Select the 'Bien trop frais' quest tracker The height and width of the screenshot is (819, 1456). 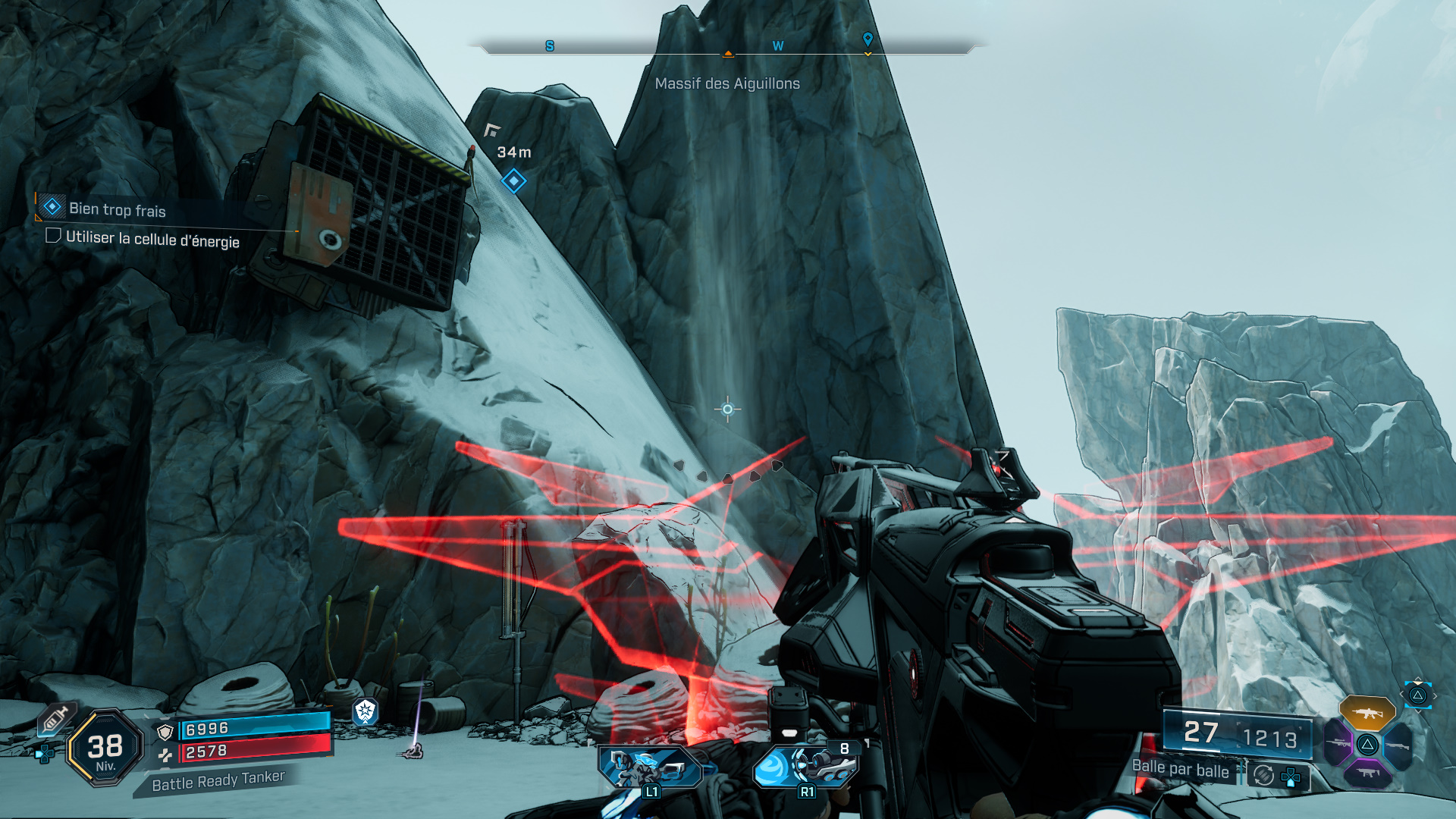pos(117,209)
